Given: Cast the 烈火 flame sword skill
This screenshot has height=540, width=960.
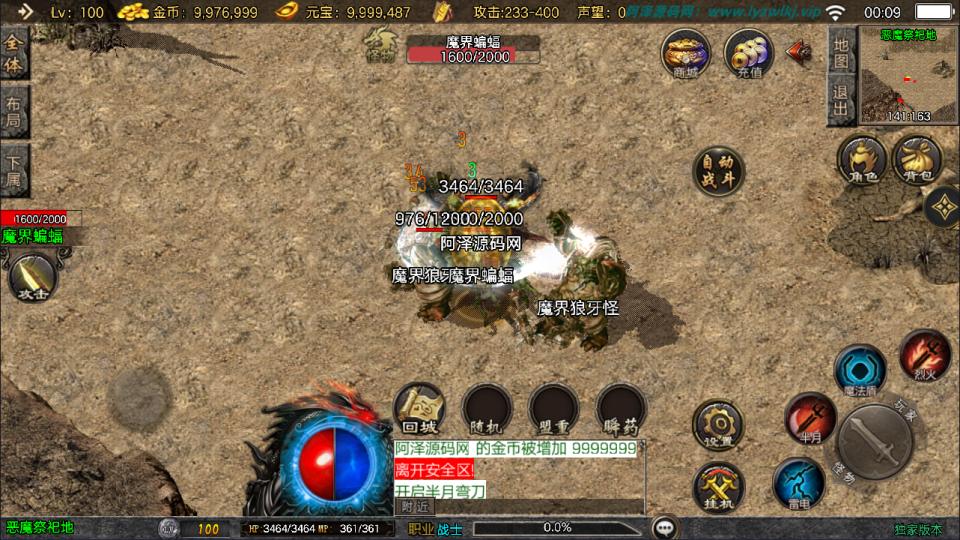Looking at the screenshot, I should (924, 353).
